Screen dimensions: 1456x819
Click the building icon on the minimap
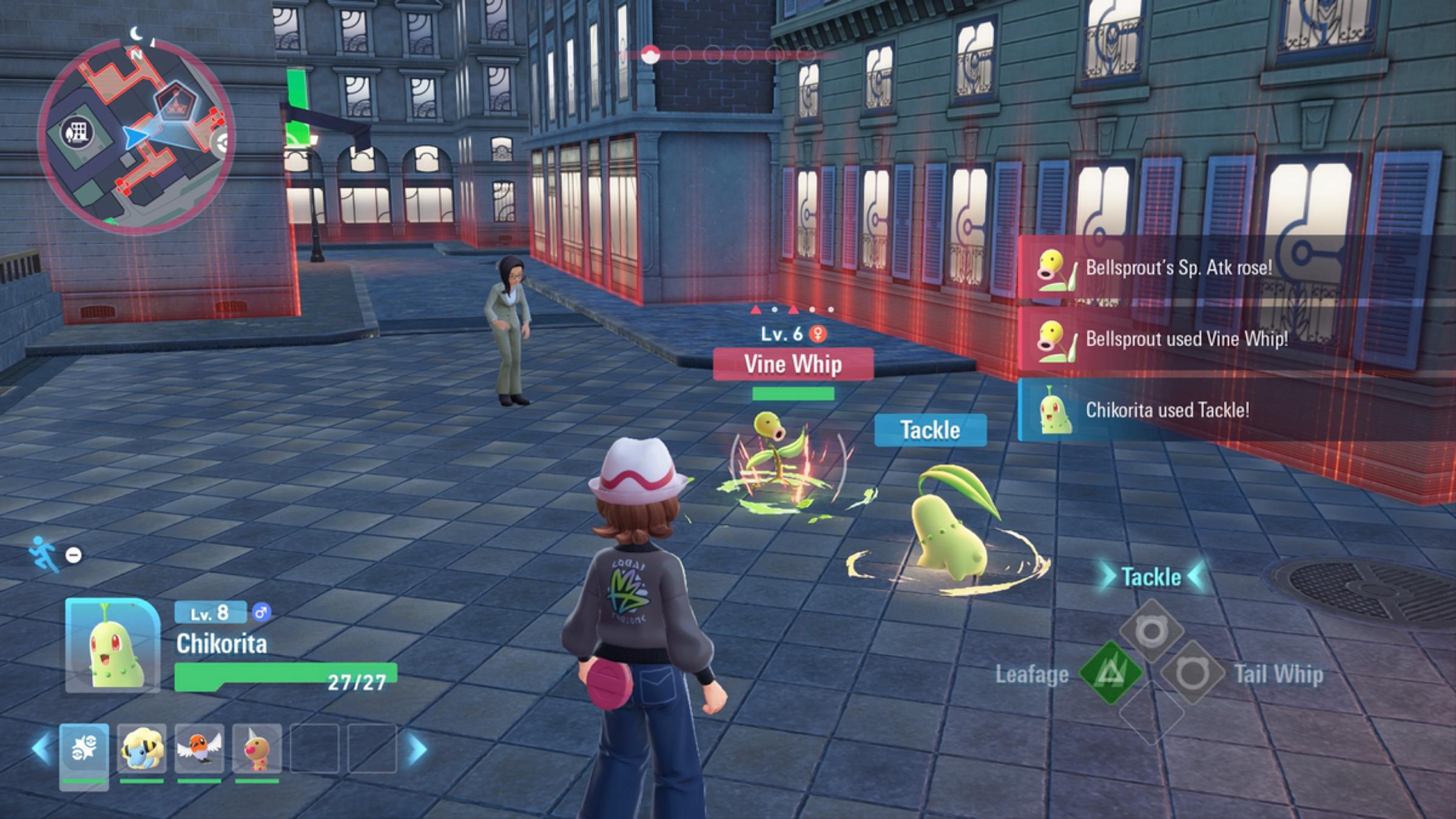click(79, 133)
